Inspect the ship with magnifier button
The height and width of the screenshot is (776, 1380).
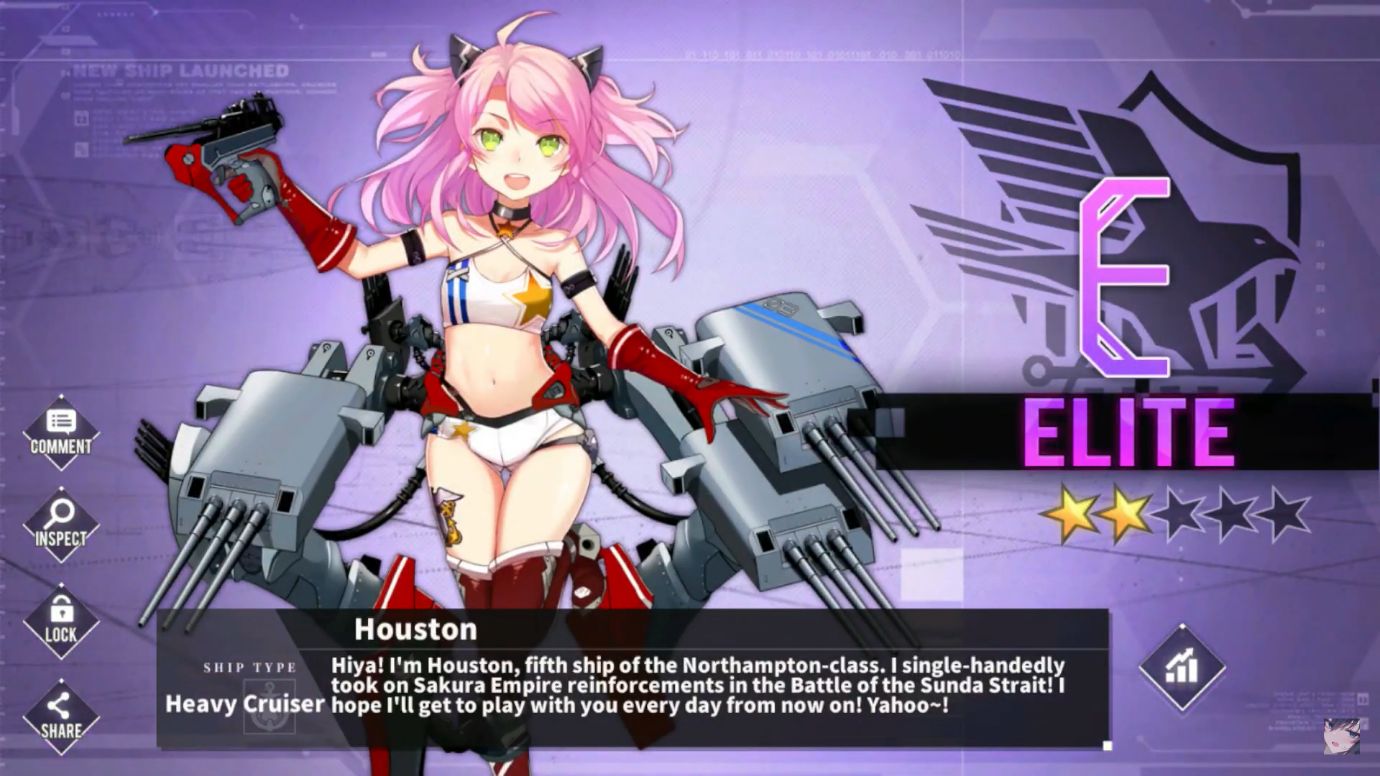tap(61, 523)
